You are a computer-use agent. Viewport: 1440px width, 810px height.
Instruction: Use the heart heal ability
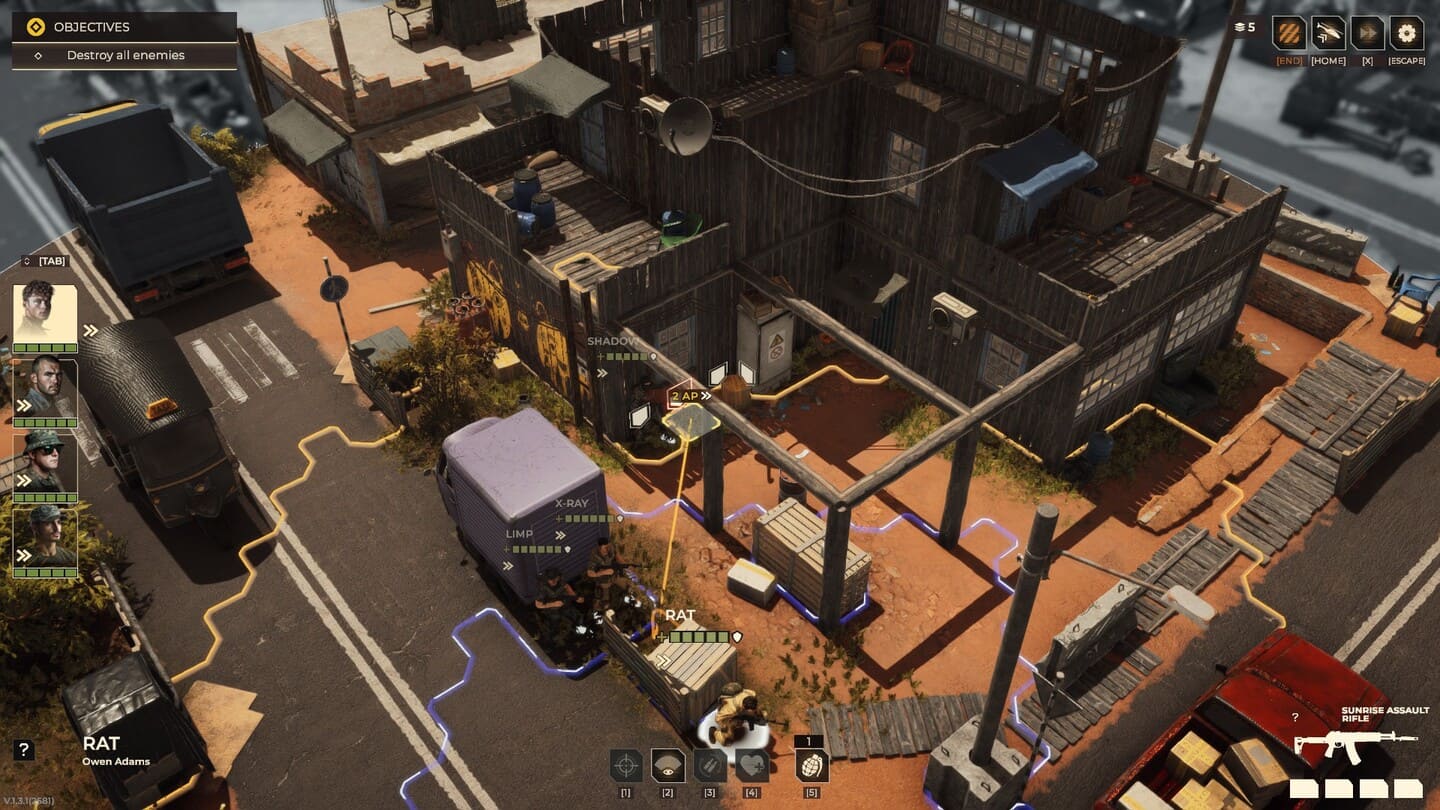[752, 766]
